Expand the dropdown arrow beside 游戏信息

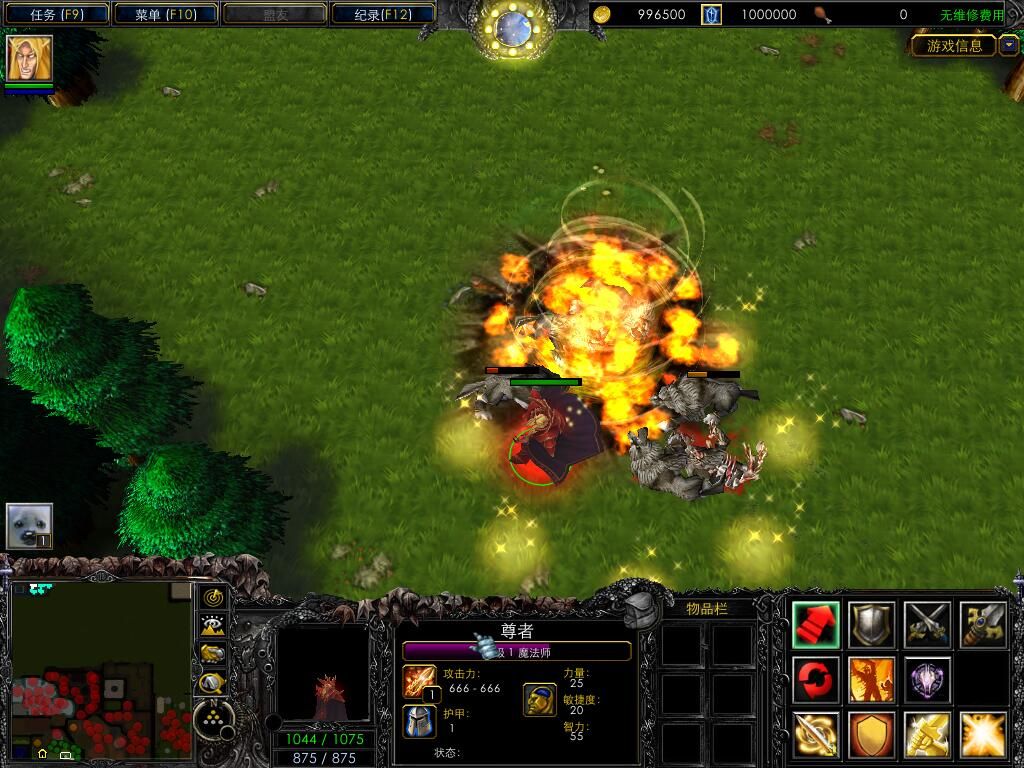coord(1008,45)
